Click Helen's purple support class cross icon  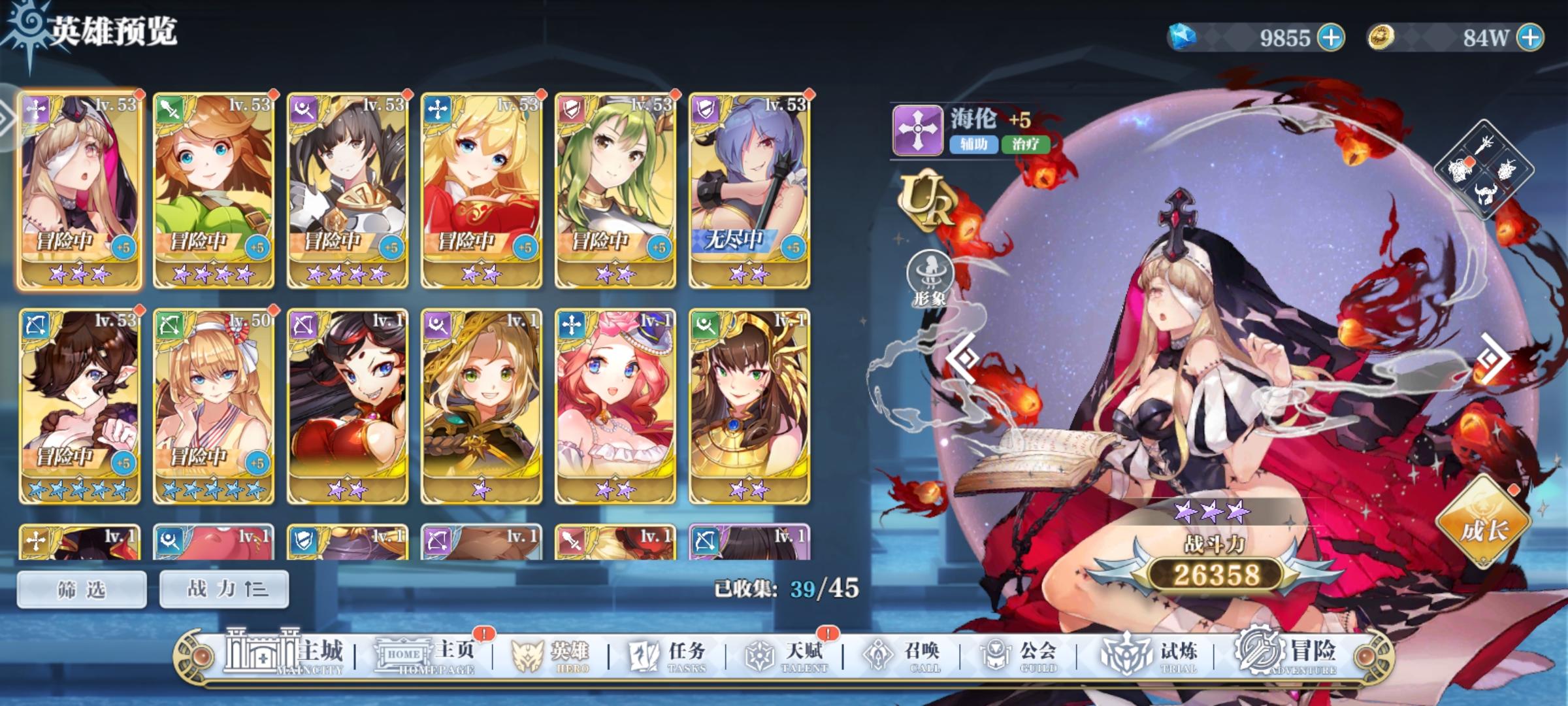click(x=917, y=131)
